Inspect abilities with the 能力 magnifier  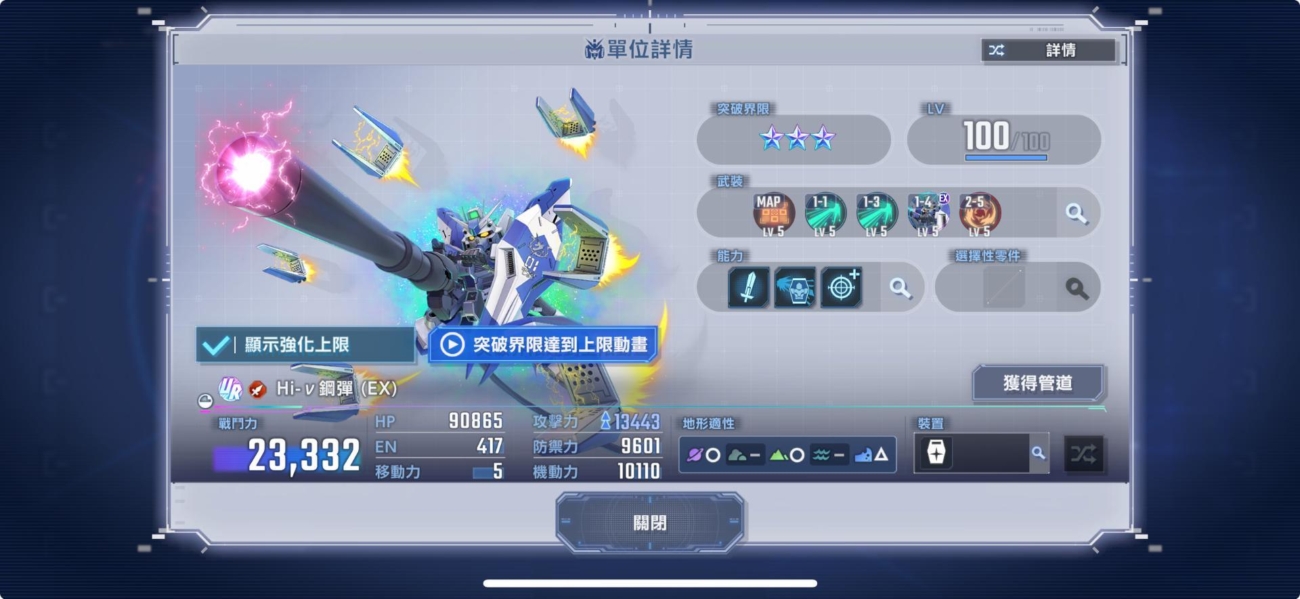point(901,288)
